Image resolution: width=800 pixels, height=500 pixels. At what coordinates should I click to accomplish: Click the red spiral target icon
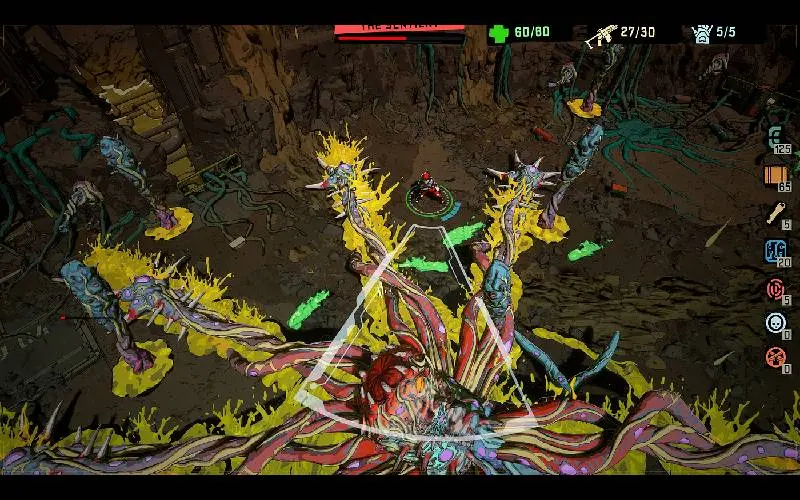[x=776, y=288]
